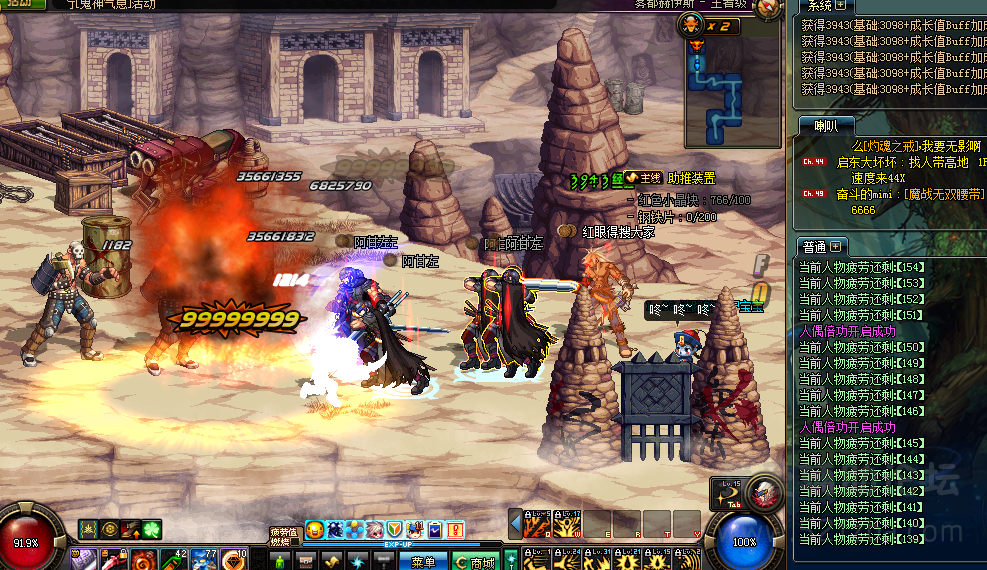Select the green four-leaf clover buff icon
This screenshot has width=987, height=570.
(151, 529)
